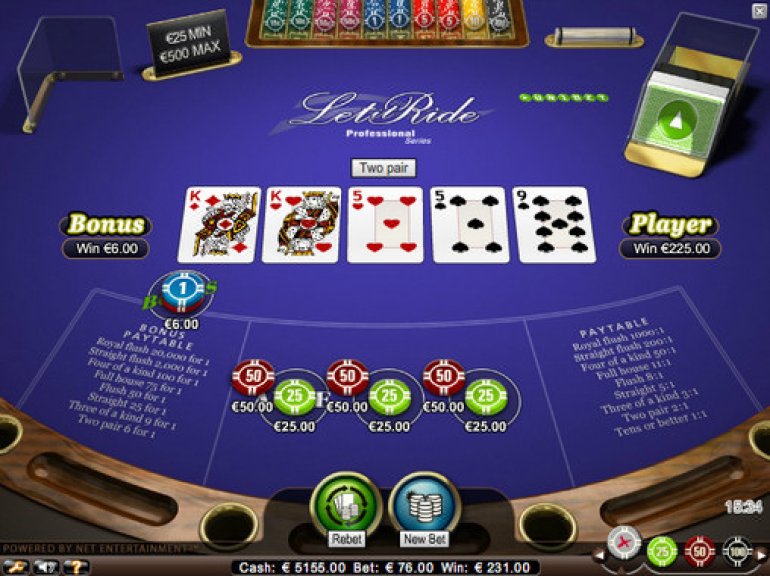This screenshot has height=576, width=770.
Task: Click the Rebet button
Action: [x=345, y=505]
